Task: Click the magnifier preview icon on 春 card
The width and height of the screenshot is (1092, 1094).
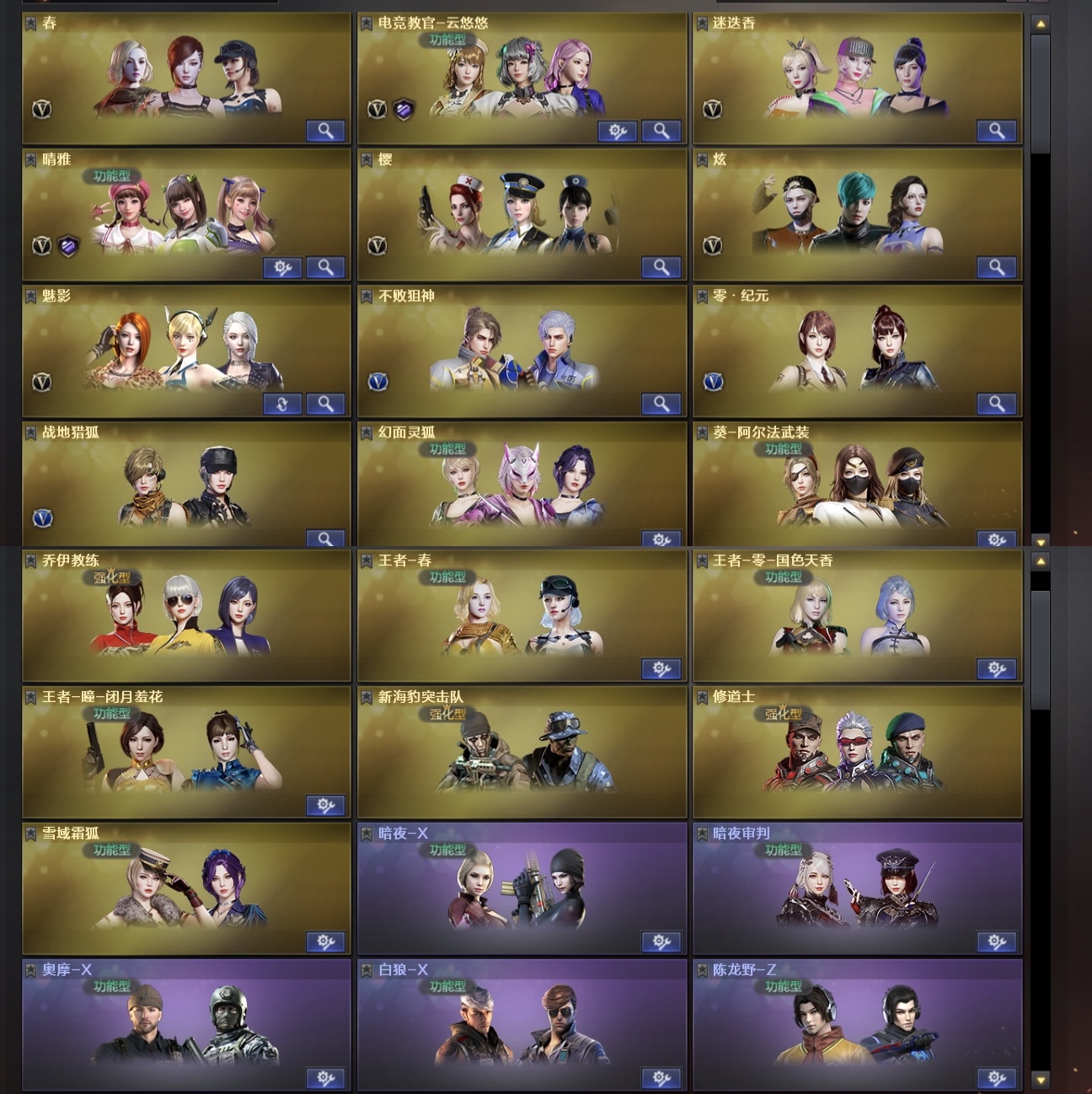Action: [325, 131]
